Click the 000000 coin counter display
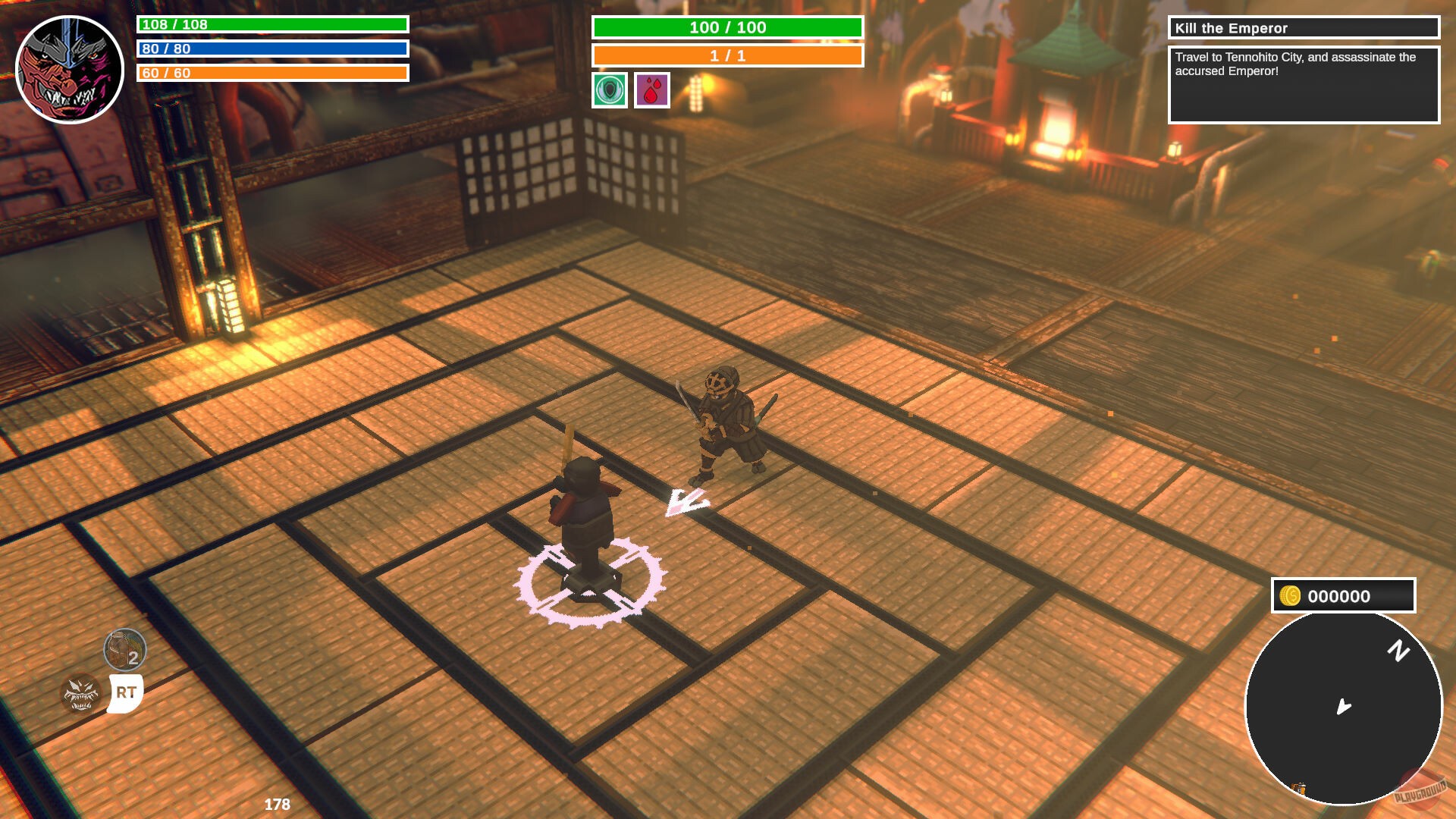The image size is (1456, 819). point(1339,596)
